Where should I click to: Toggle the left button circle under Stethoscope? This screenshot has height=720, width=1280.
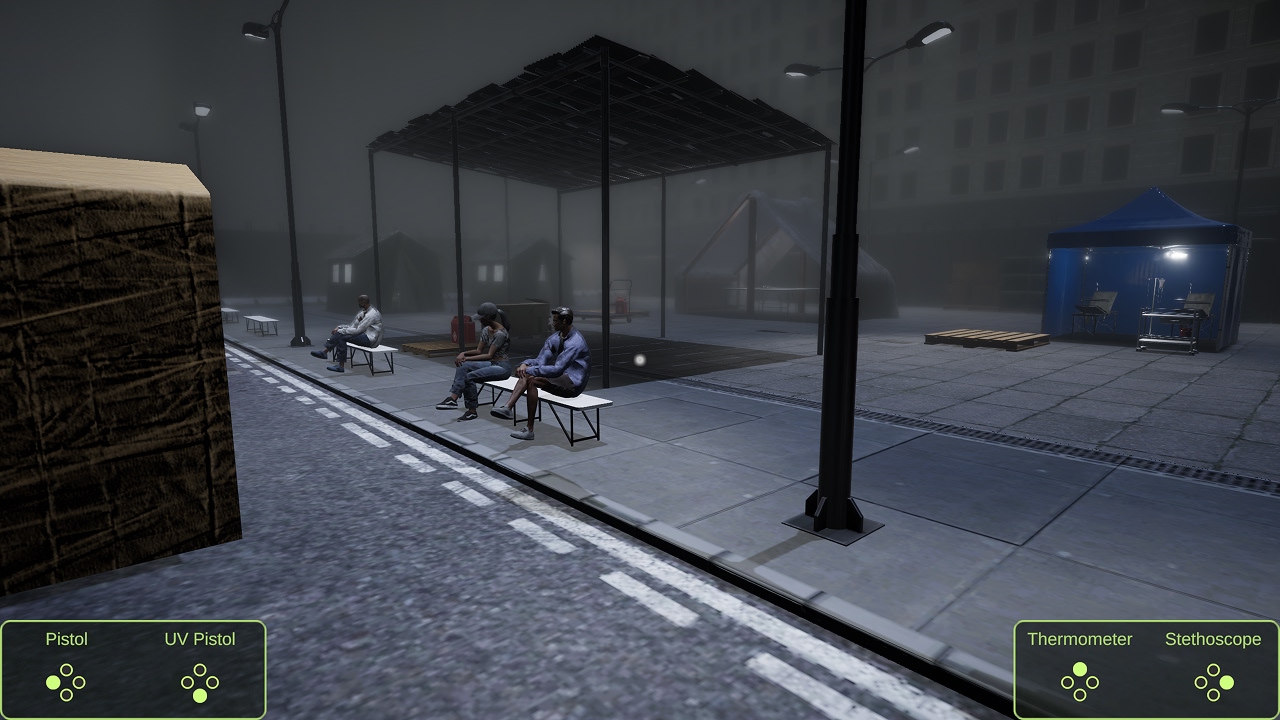point(1199,683)
